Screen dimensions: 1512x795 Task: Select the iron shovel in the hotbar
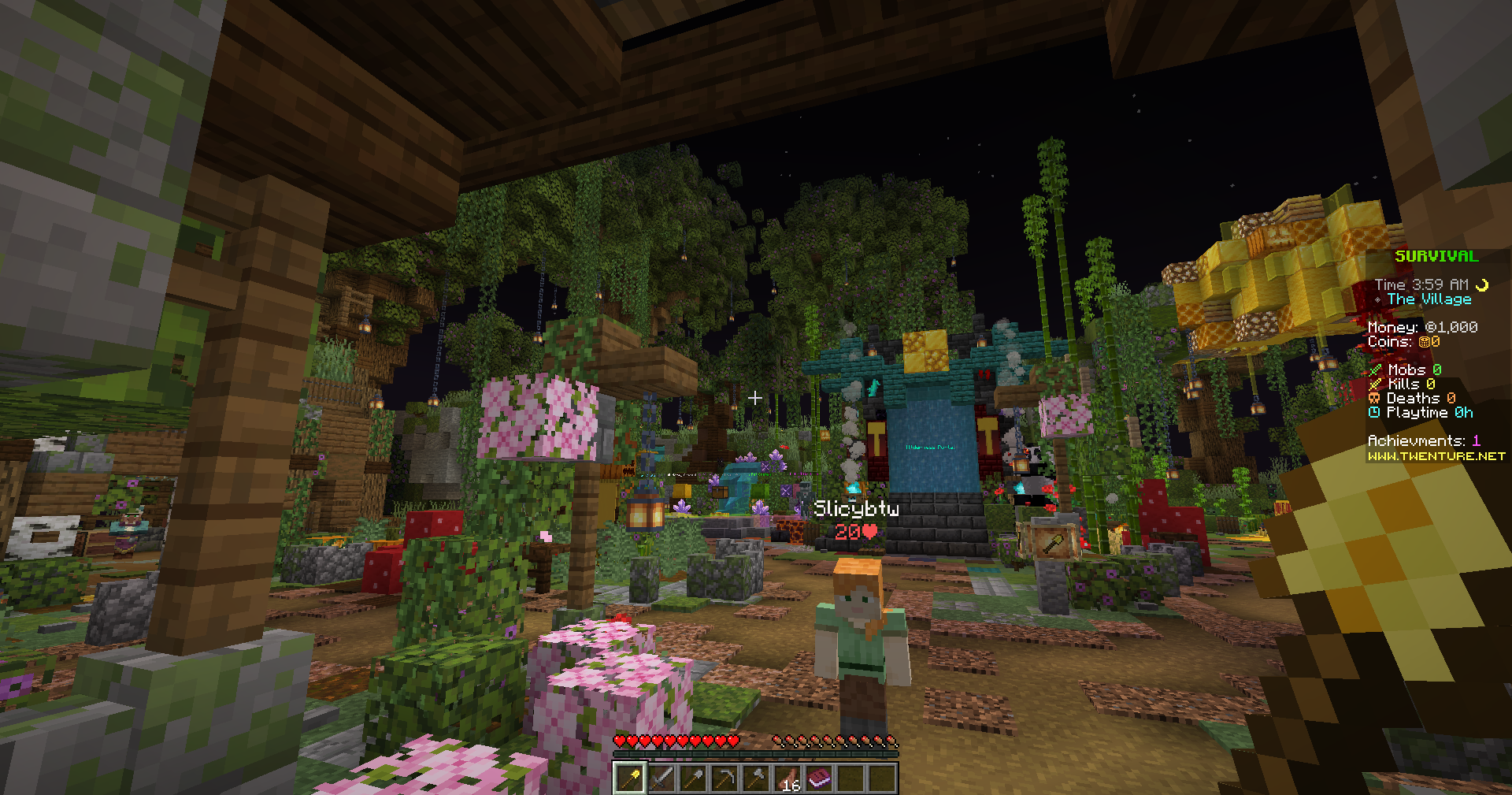693,778
